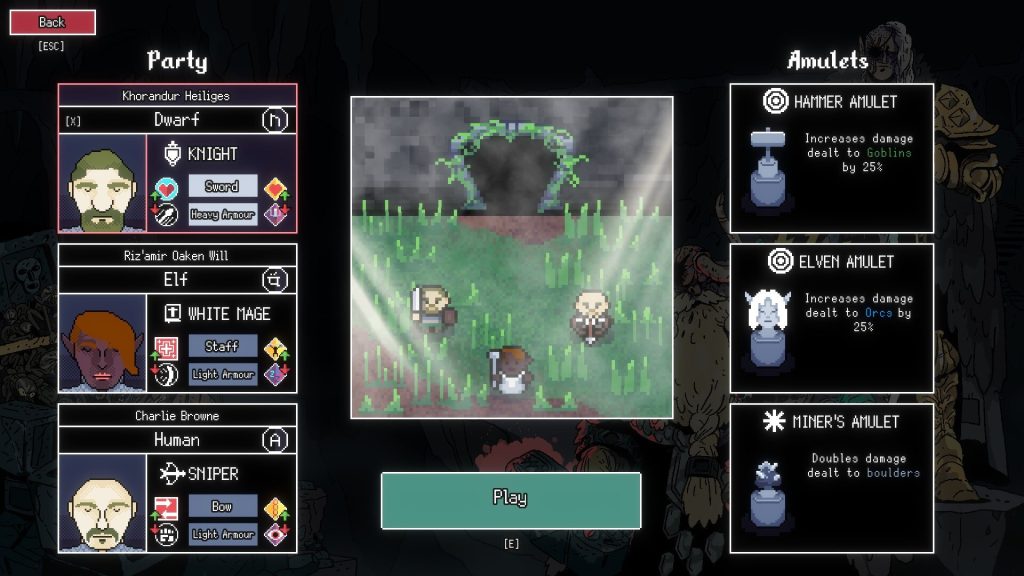Click the knight's Sword weapon button
Image resolution: width=1024 pixels, height=576 pixels.
point(222,187)
